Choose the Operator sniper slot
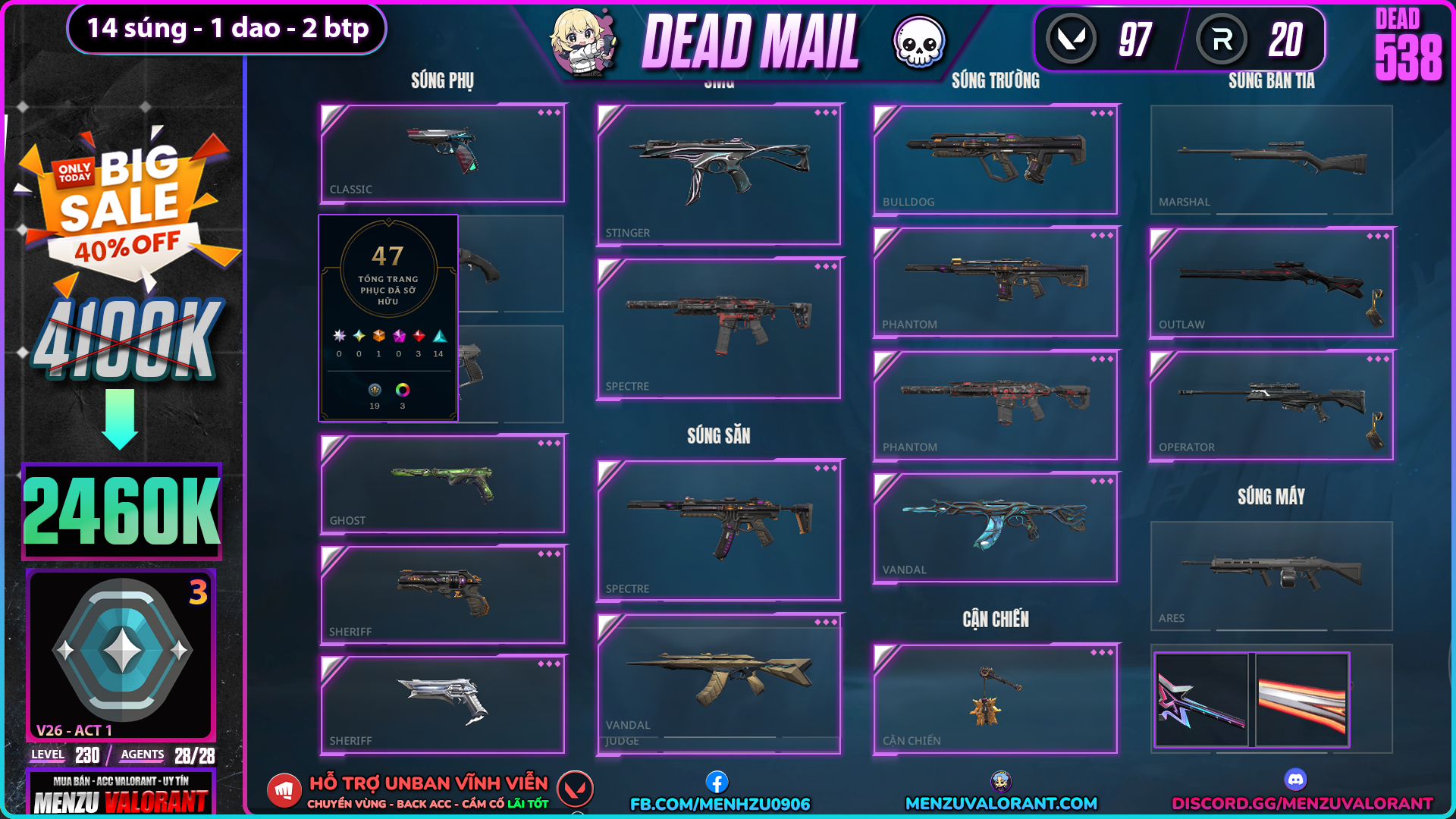The height and width of the screenshot is (819, 1456). click(1272, 406)
